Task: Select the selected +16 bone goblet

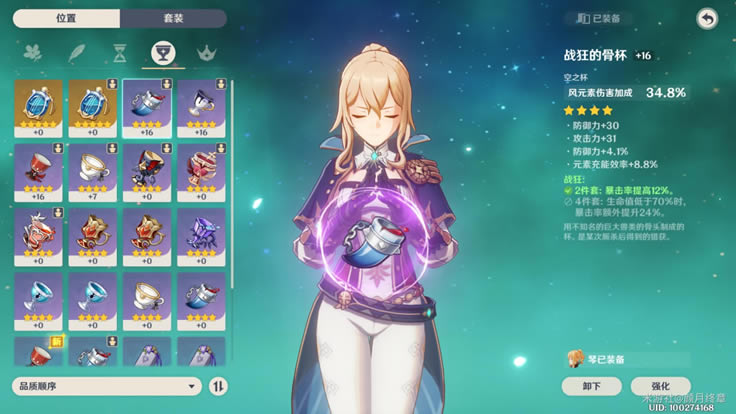Action: click(146, 106)
